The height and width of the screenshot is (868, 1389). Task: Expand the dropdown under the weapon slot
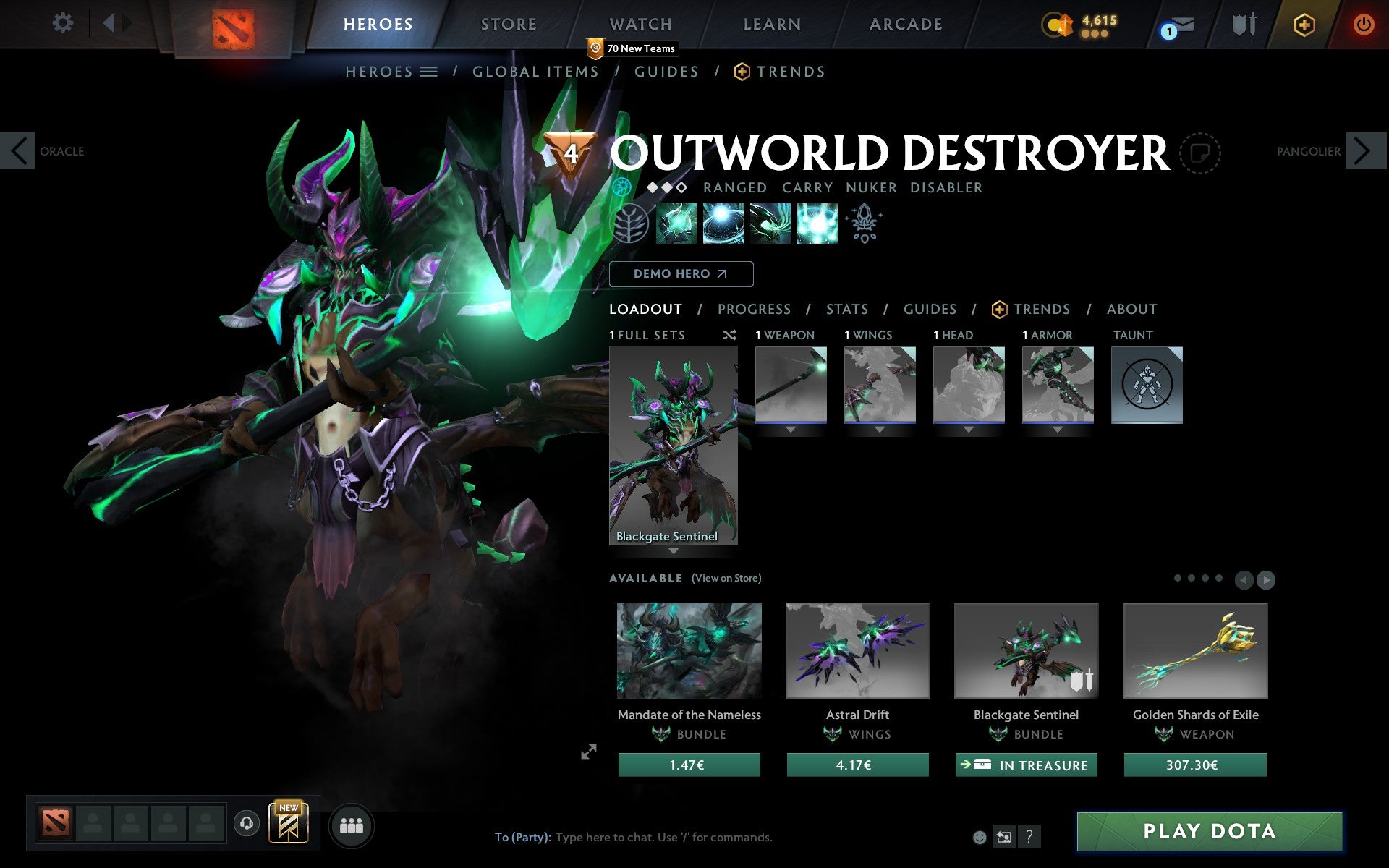(x=791, y=428)
